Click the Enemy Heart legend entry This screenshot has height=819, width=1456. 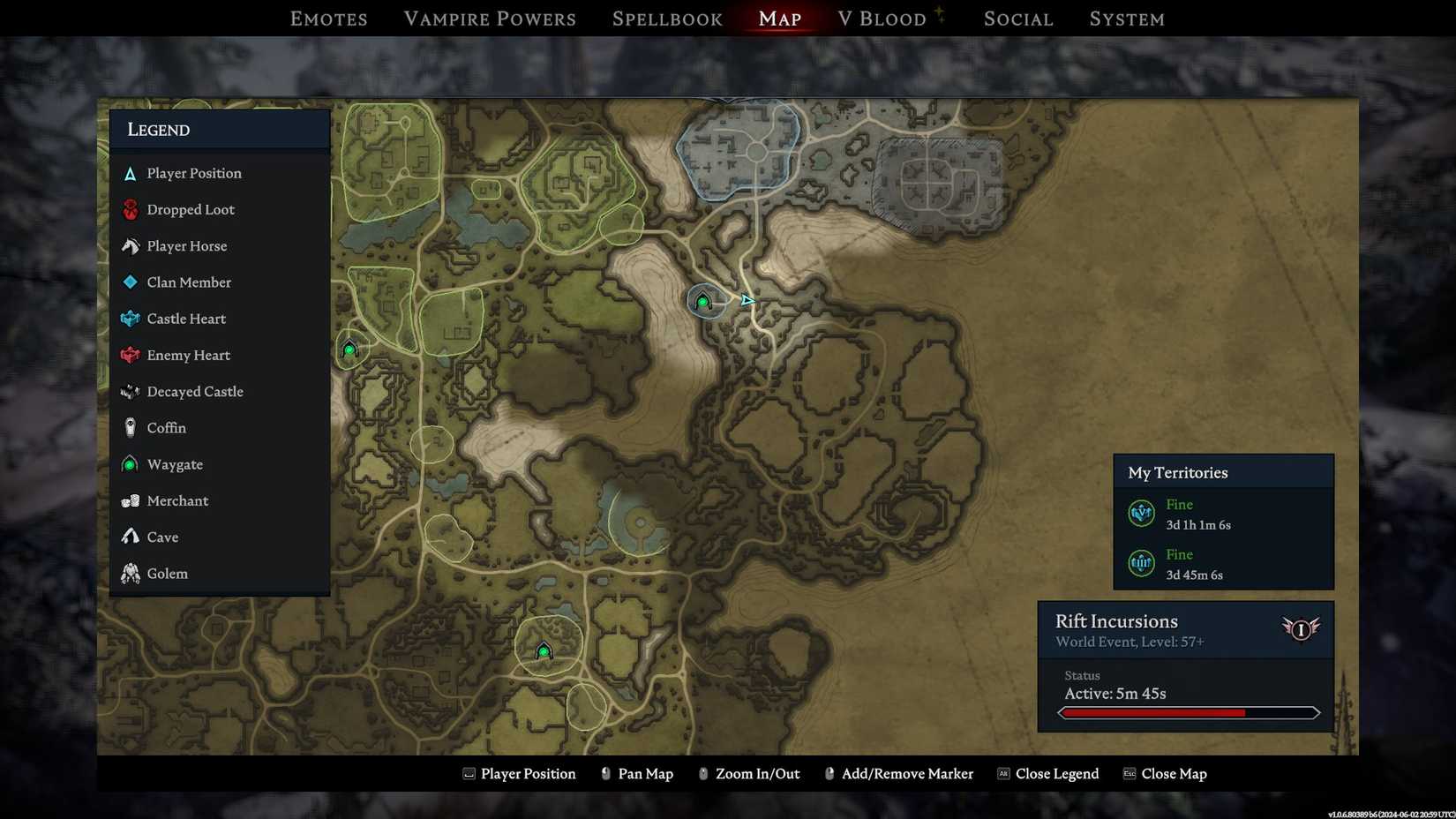click(x=130, y=355)
